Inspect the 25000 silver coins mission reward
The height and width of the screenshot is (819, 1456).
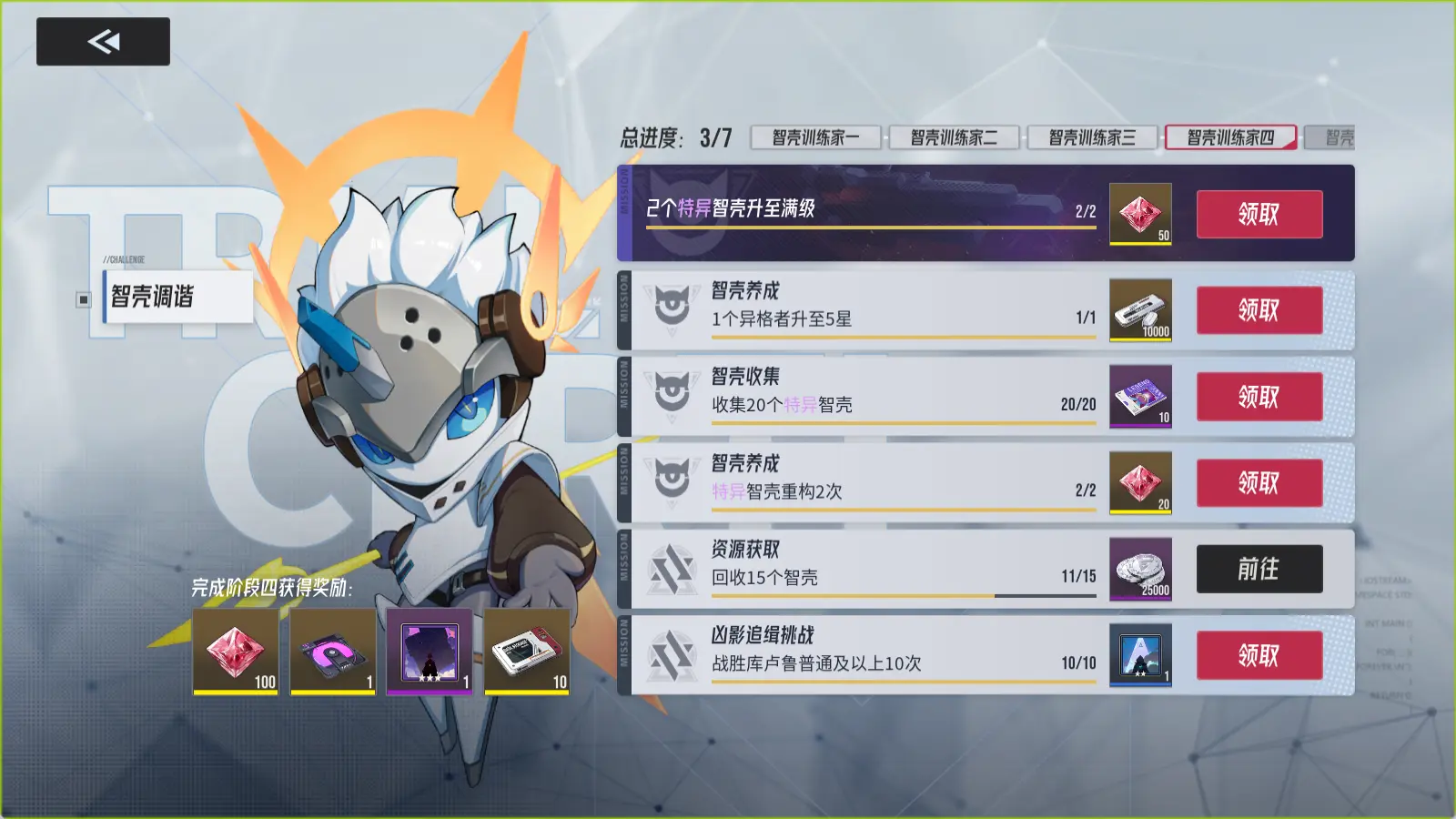(1140, 569)
